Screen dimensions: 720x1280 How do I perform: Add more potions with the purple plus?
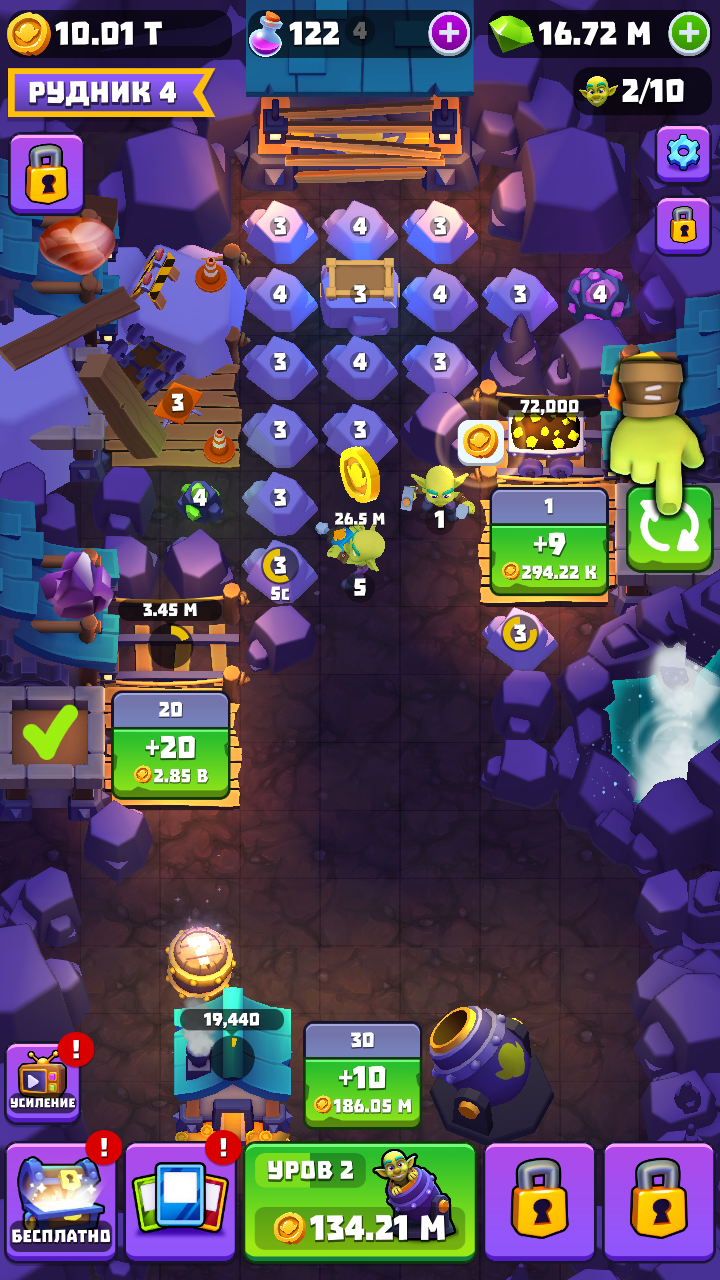click(449, 34)
